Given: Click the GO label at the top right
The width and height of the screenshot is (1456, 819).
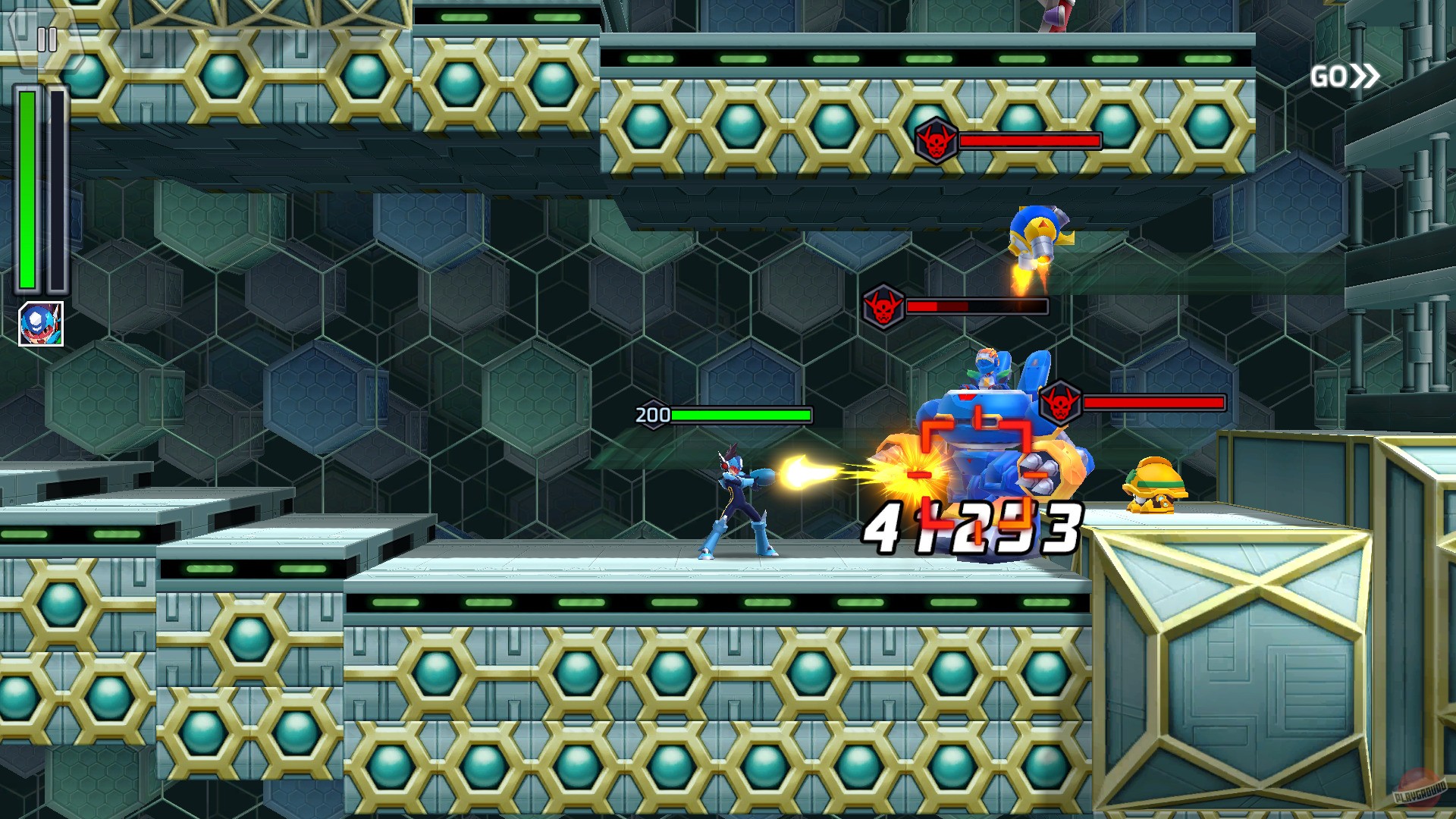Looking at the screenshot, I should point(1331,75).
